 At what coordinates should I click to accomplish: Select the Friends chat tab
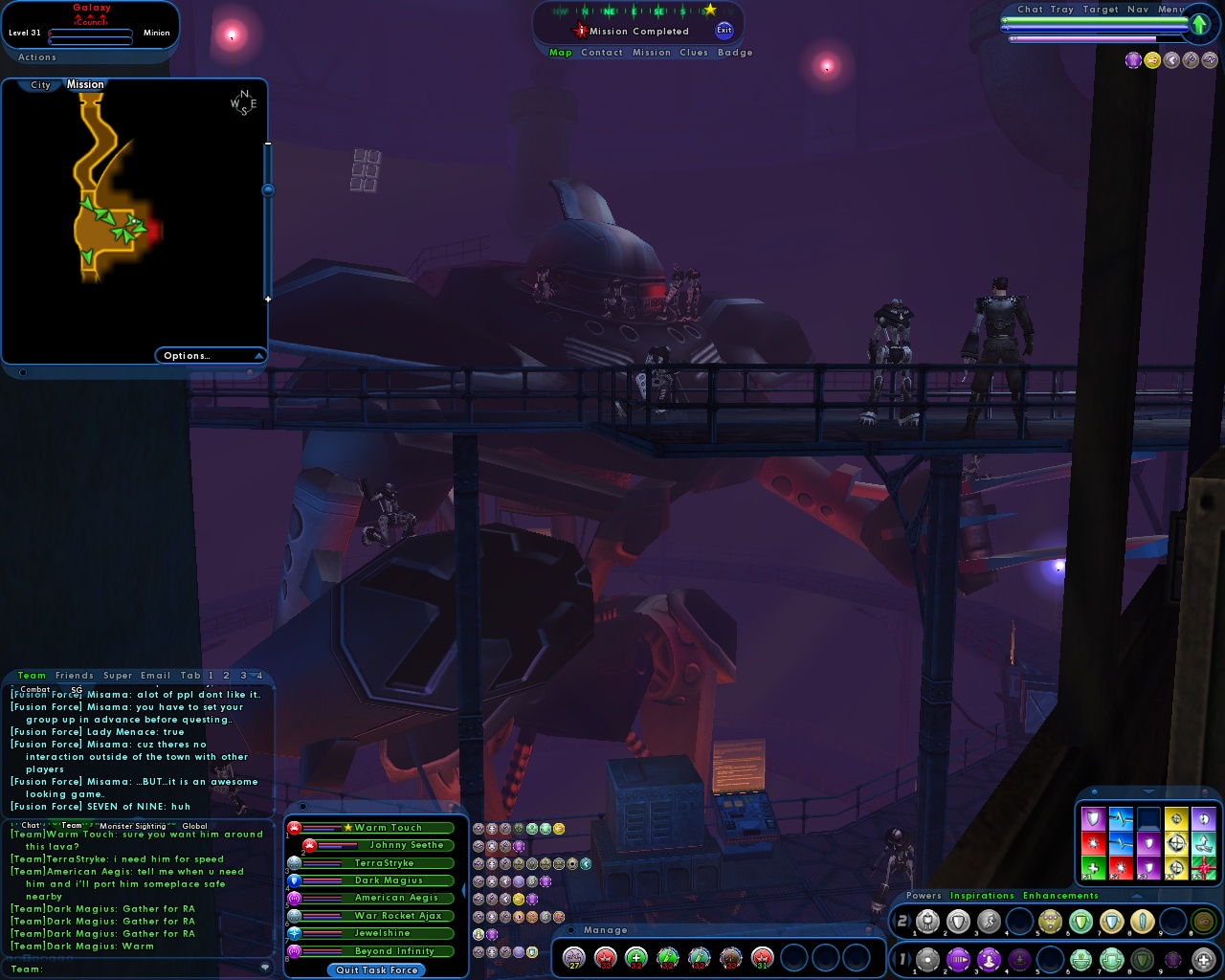75,676
